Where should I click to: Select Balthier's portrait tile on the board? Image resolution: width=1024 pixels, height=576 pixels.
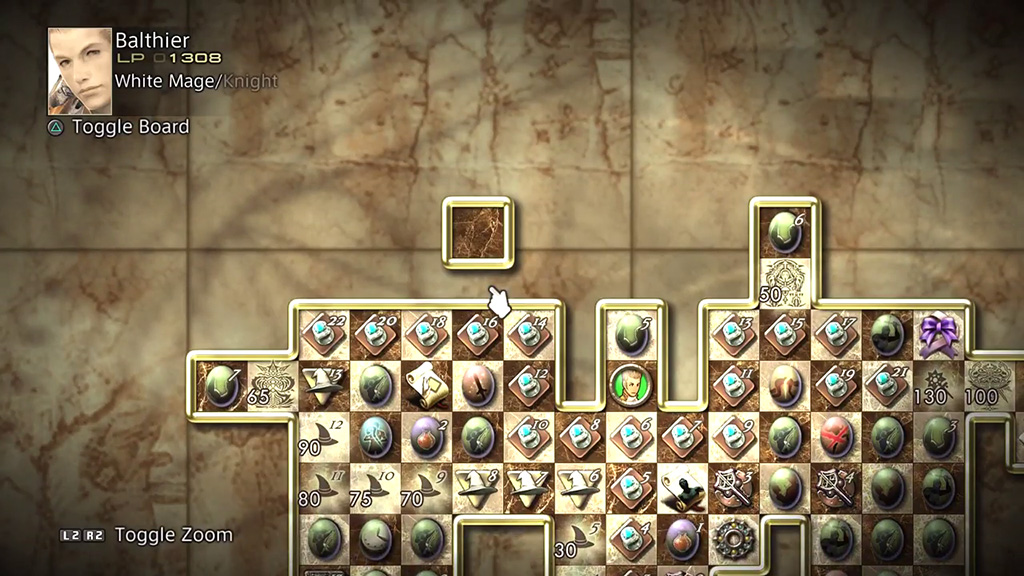click(x=631, y=385)
